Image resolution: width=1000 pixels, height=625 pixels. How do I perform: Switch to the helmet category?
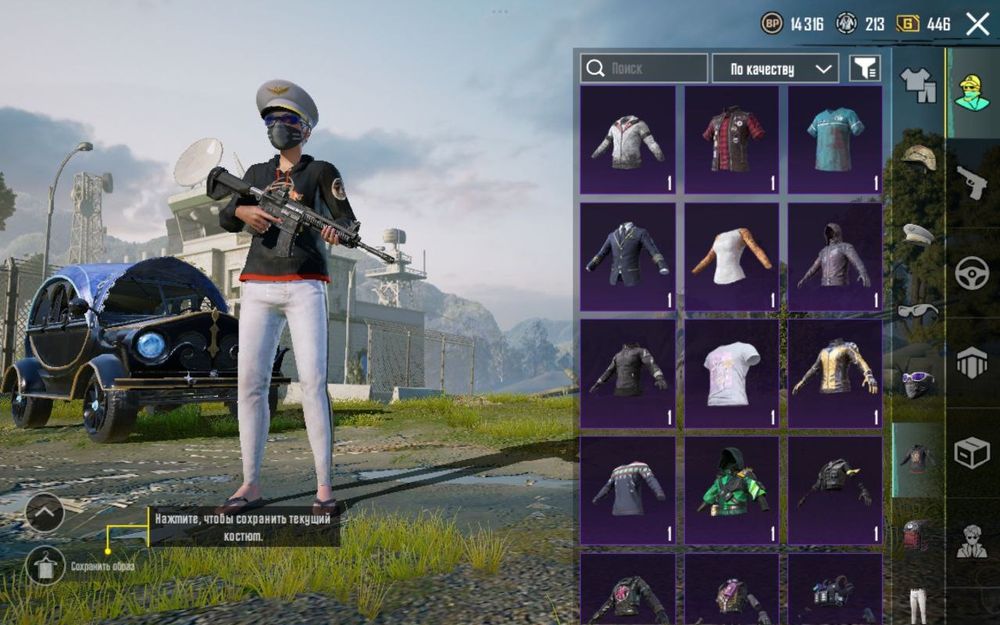point(918,156)
